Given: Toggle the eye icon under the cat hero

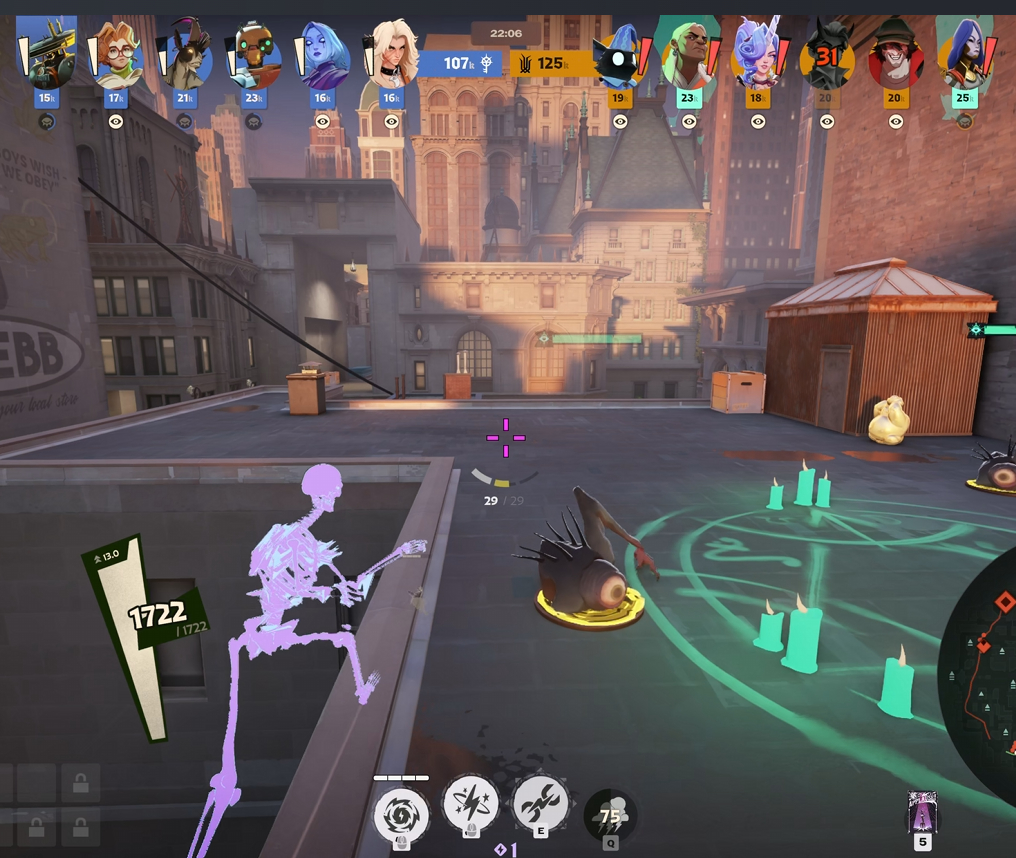Looking at the screenshot, I should click(620, 121).
